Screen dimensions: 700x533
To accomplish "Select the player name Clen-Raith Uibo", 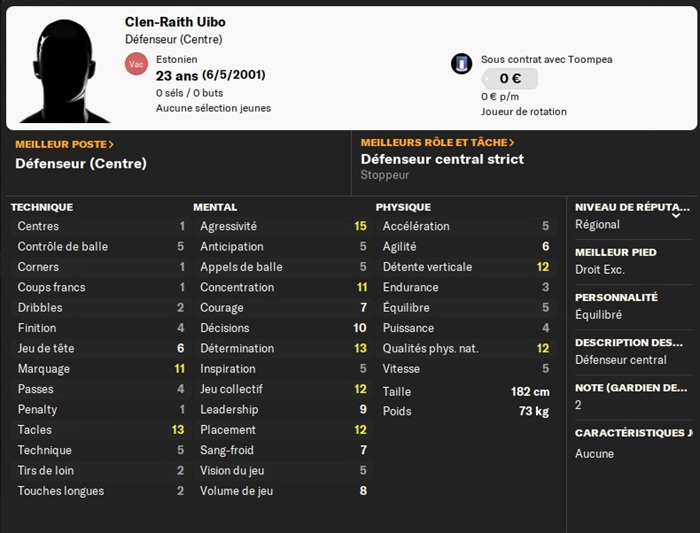I will [x=175, y=22].
